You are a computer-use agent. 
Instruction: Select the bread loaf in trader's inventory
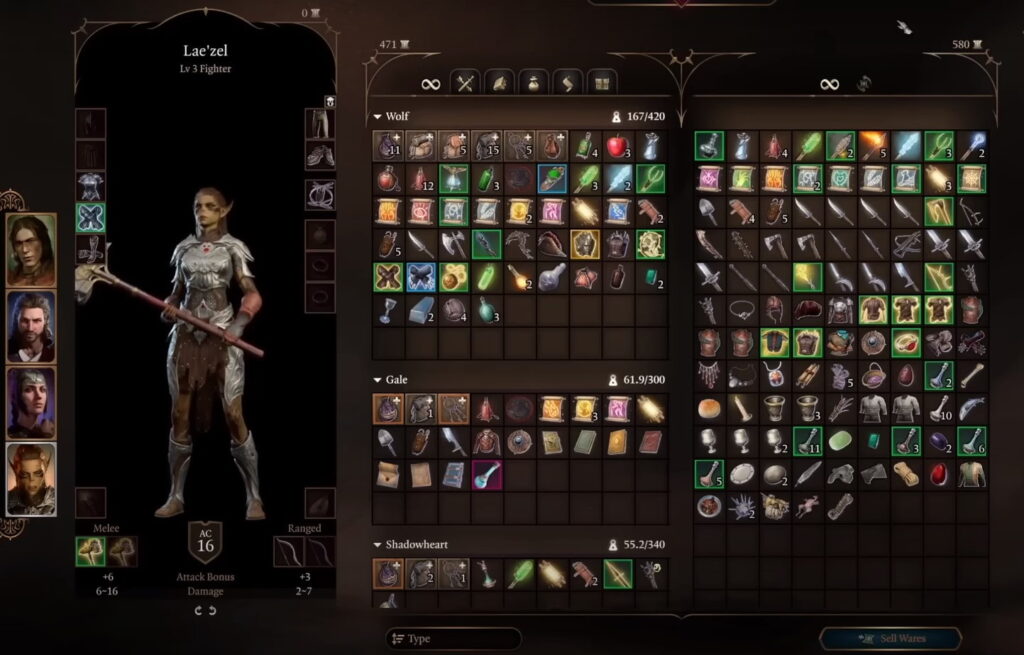tap(709, 408)
